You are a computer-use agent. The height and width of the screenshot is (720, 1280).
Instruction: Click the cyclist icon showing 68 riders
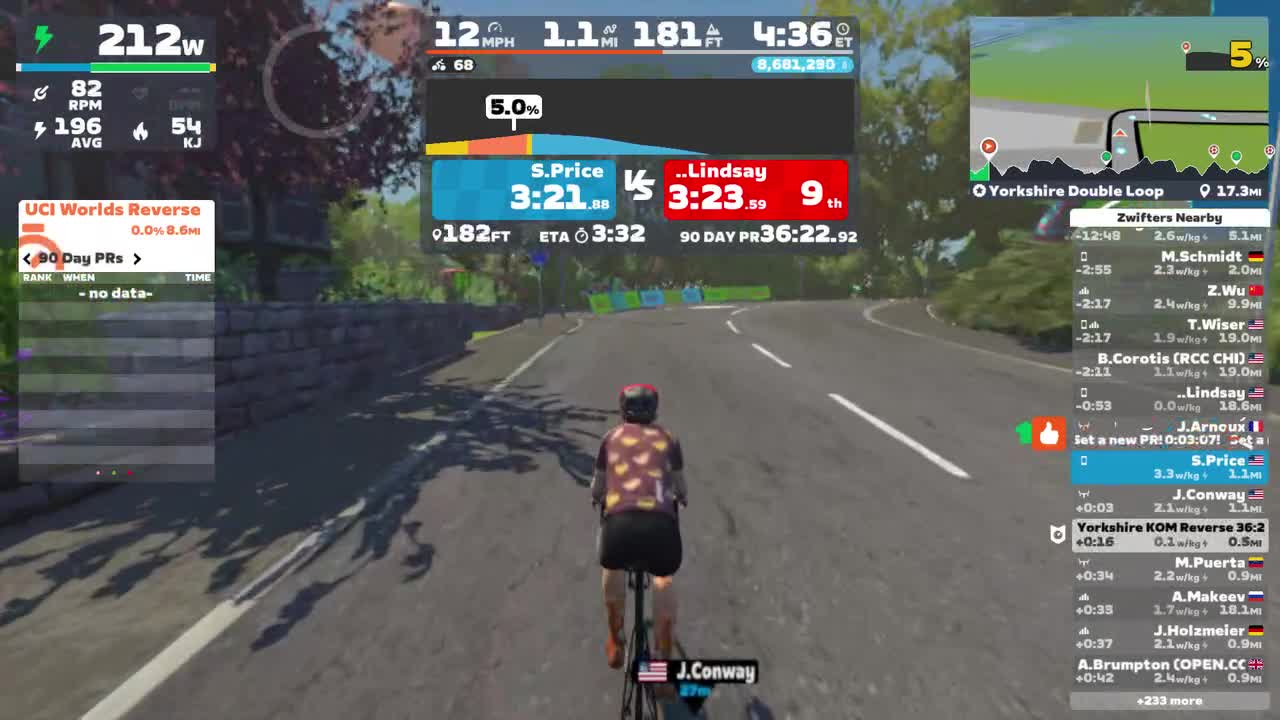(437, 65)
